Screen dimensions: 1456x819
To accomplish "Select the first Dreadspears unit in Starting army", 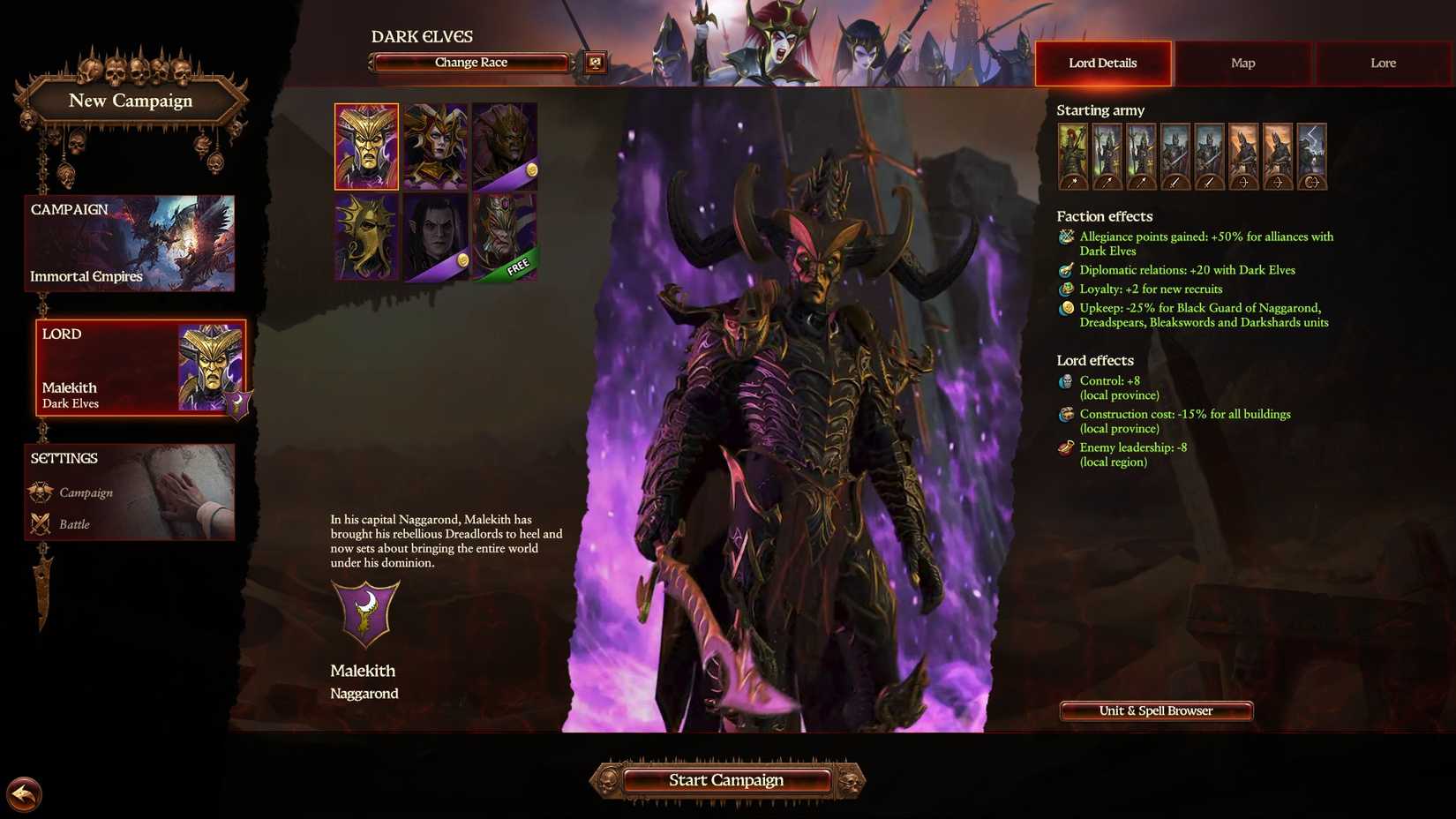I will point(1107,154).
